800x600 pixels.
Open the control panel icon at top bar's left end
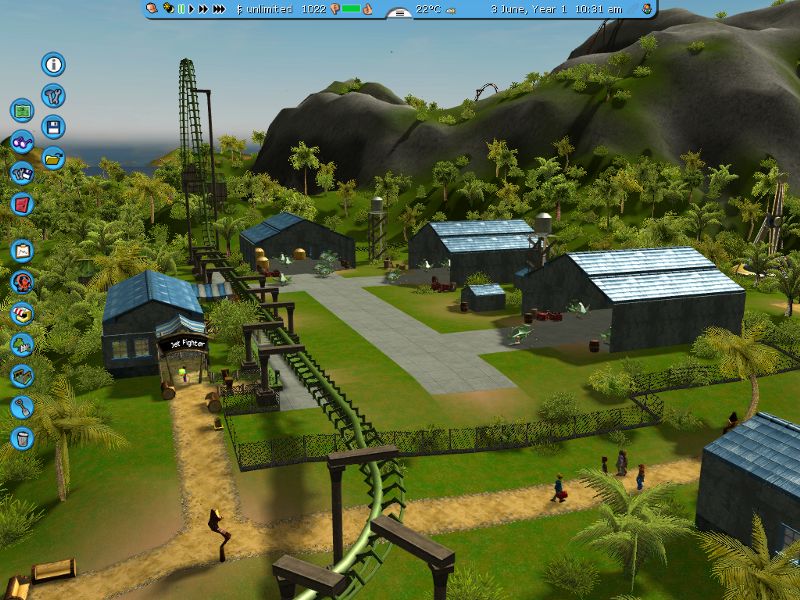pos(152,9)
